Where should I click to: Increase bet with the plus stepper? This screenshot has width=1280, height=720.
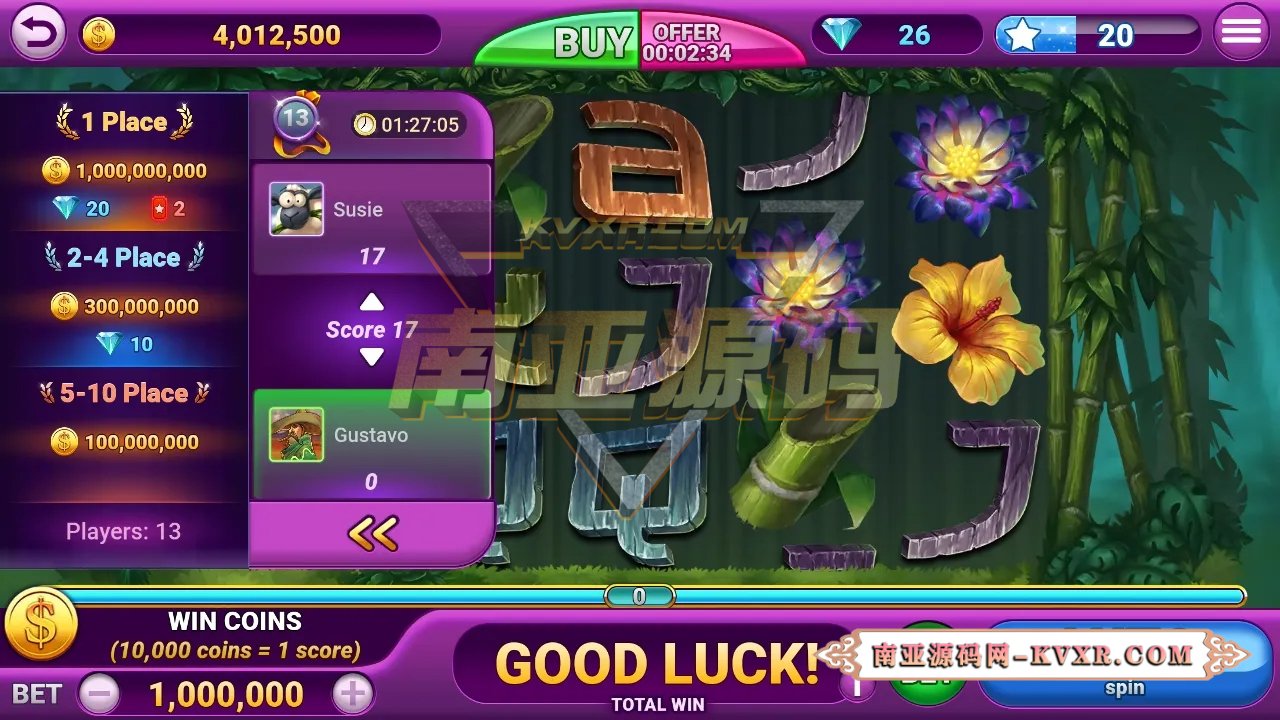click(350, 694)
